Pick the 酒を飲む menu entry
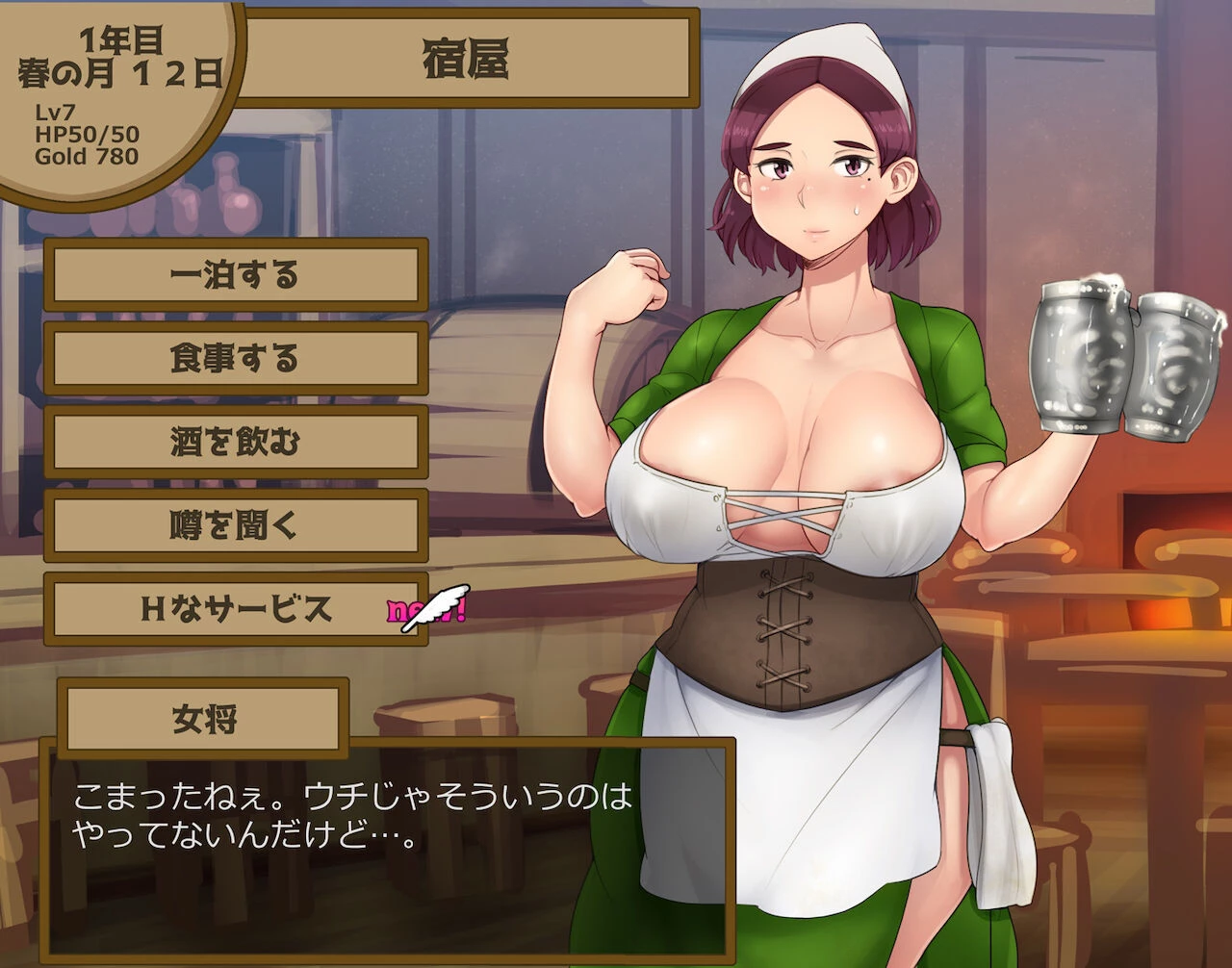This screenshot has height=968, width=1232. (236, 443)
